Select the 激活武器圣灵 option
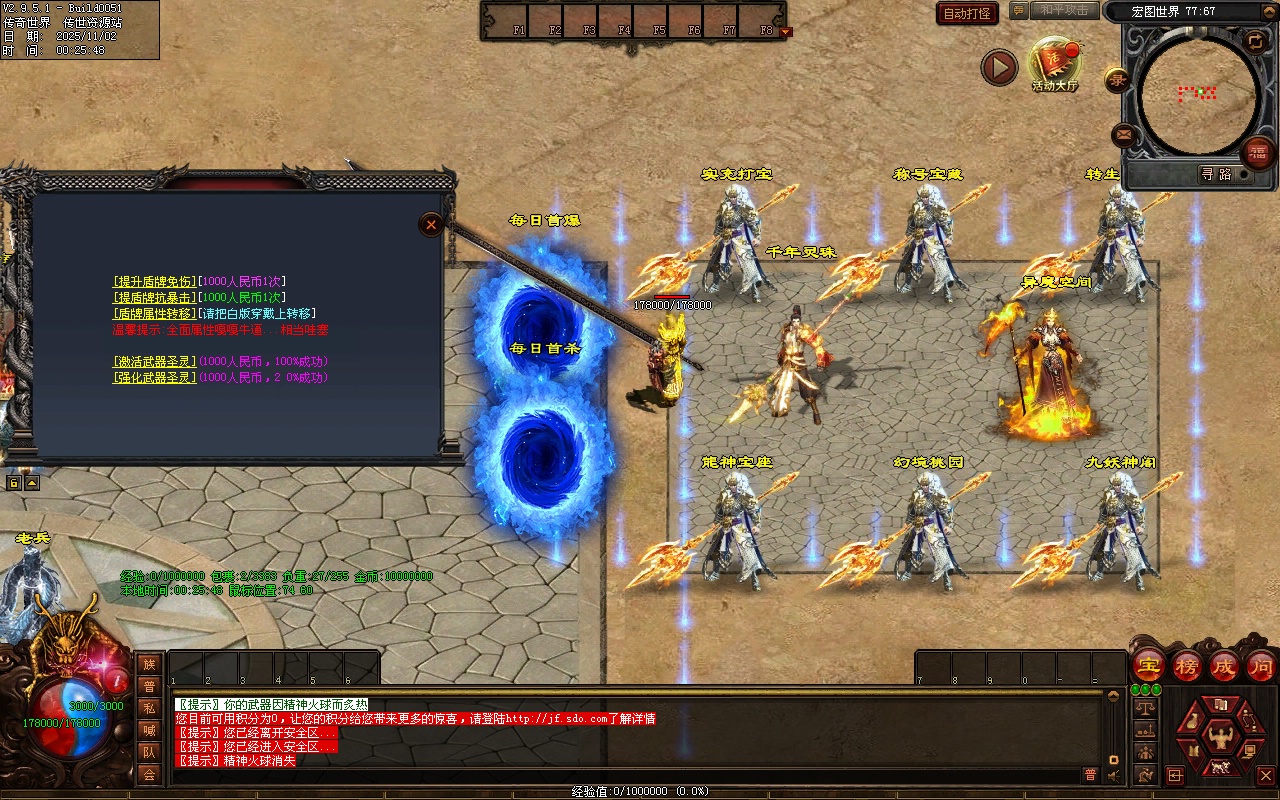The image size is (1280, 800). [x=154, y=361]
